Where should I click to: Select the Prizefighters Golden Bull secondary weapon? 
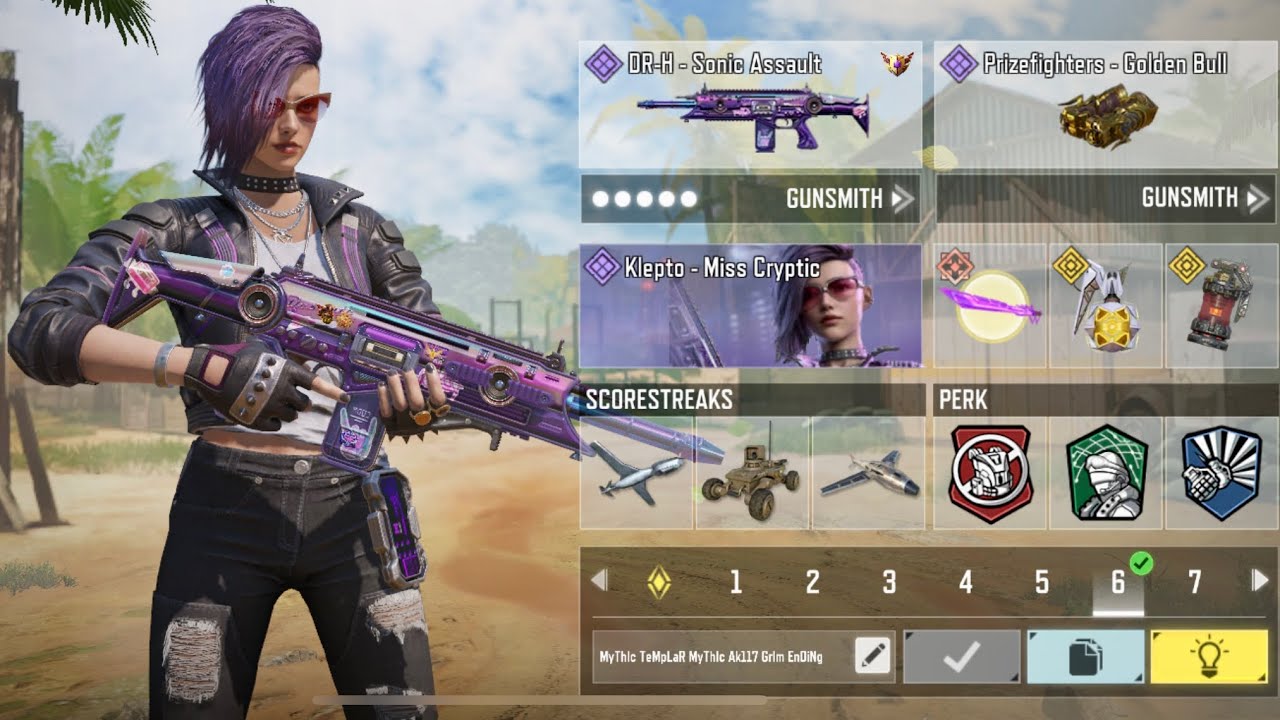[1106, 105]
